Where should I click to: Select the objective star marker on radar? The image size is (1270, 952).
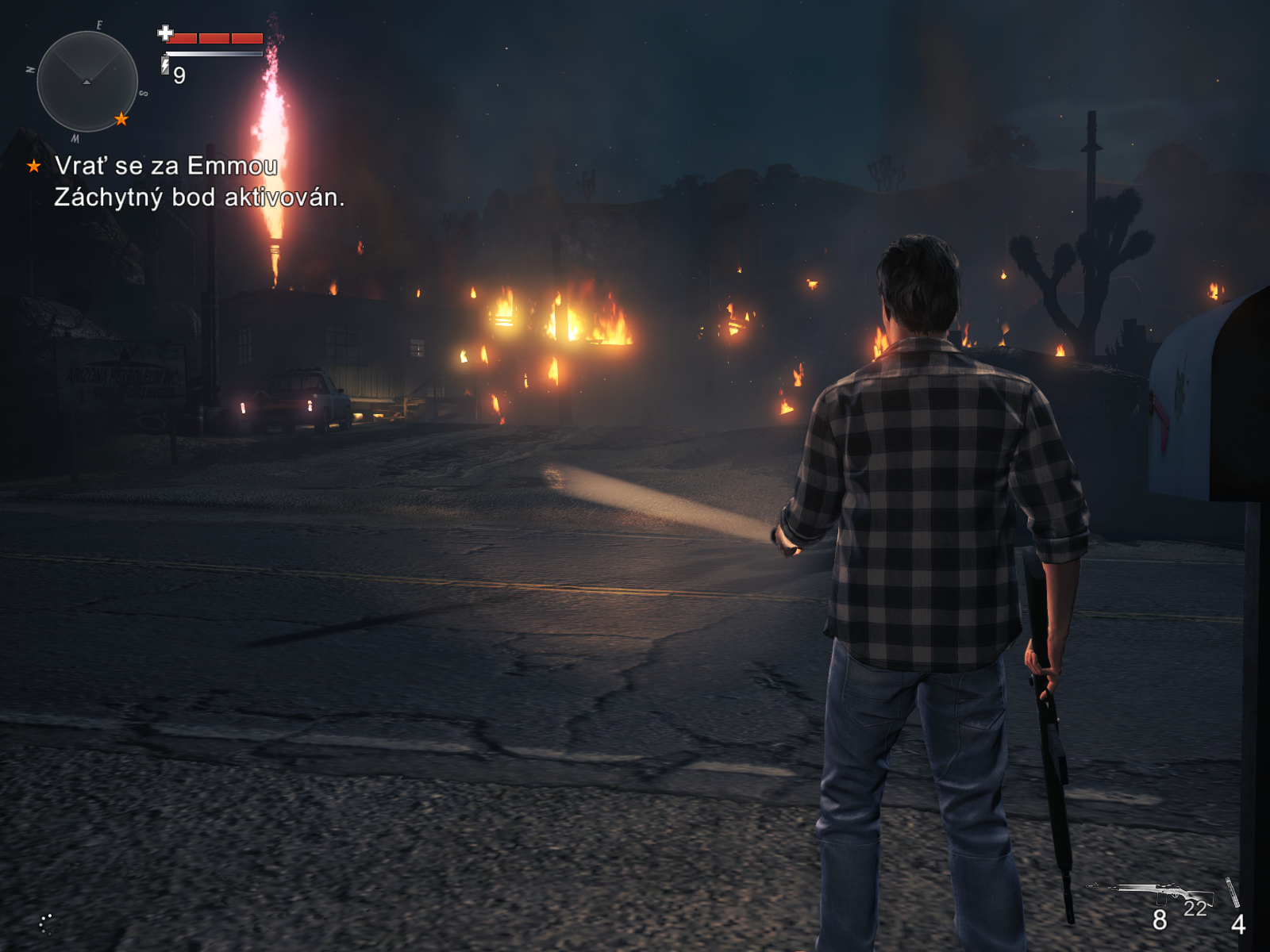(121, 119)
